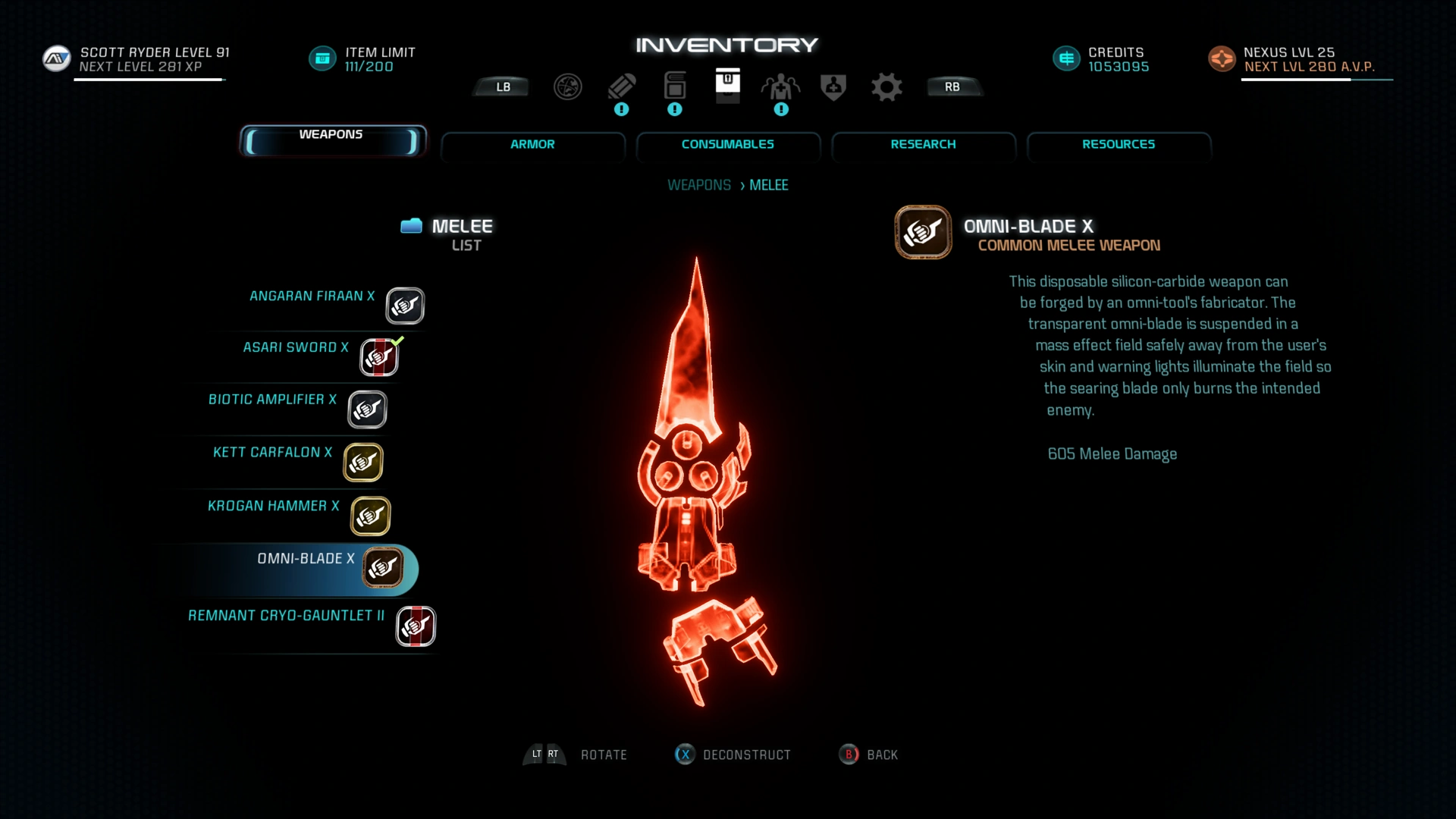
Task: Open the codex book menu icon
Action: (x=674, y=87)
